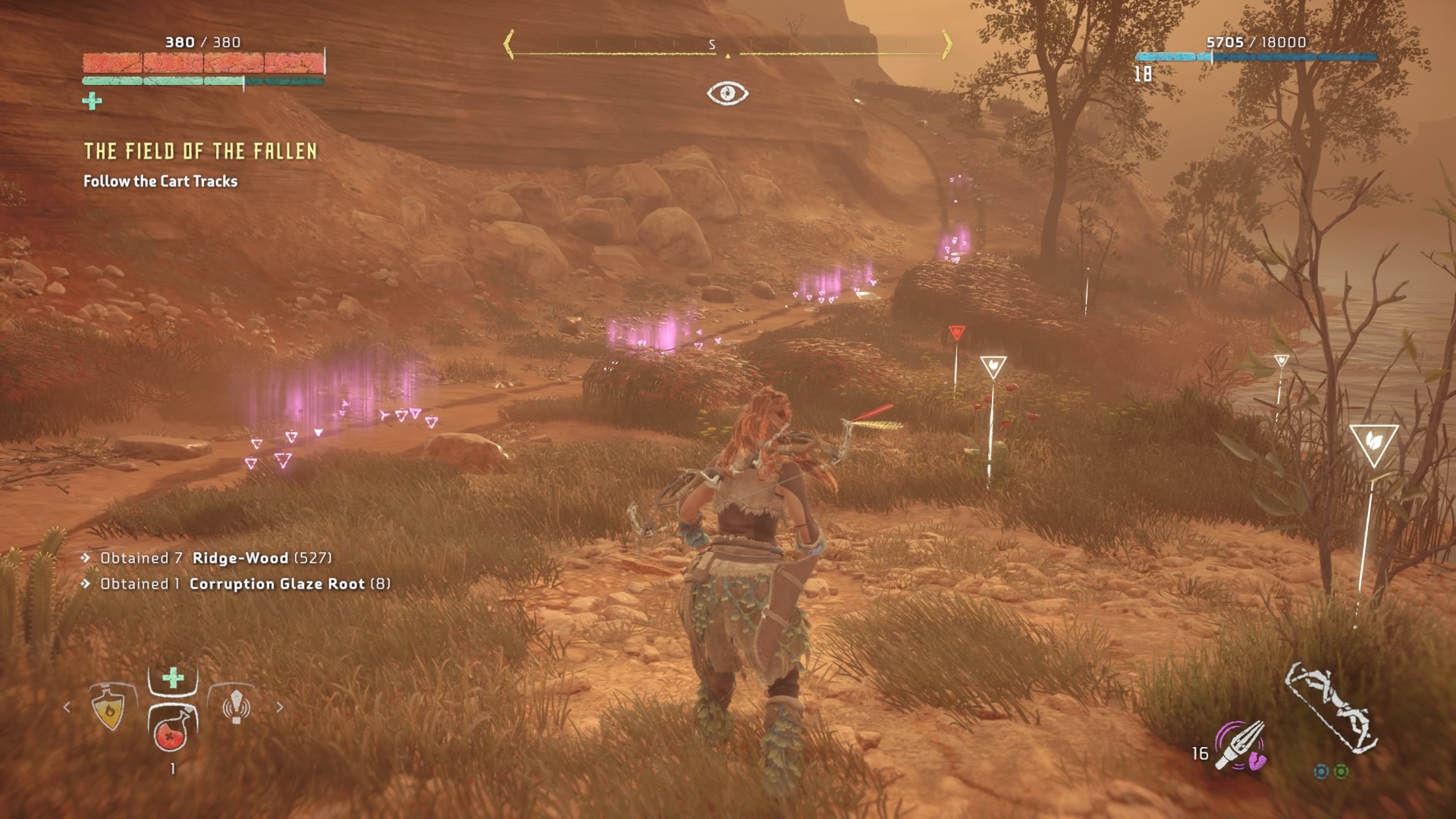The image size is (1456, 819).
Task: Select the red triangle world marker
Action: click(x=956, y=333)
